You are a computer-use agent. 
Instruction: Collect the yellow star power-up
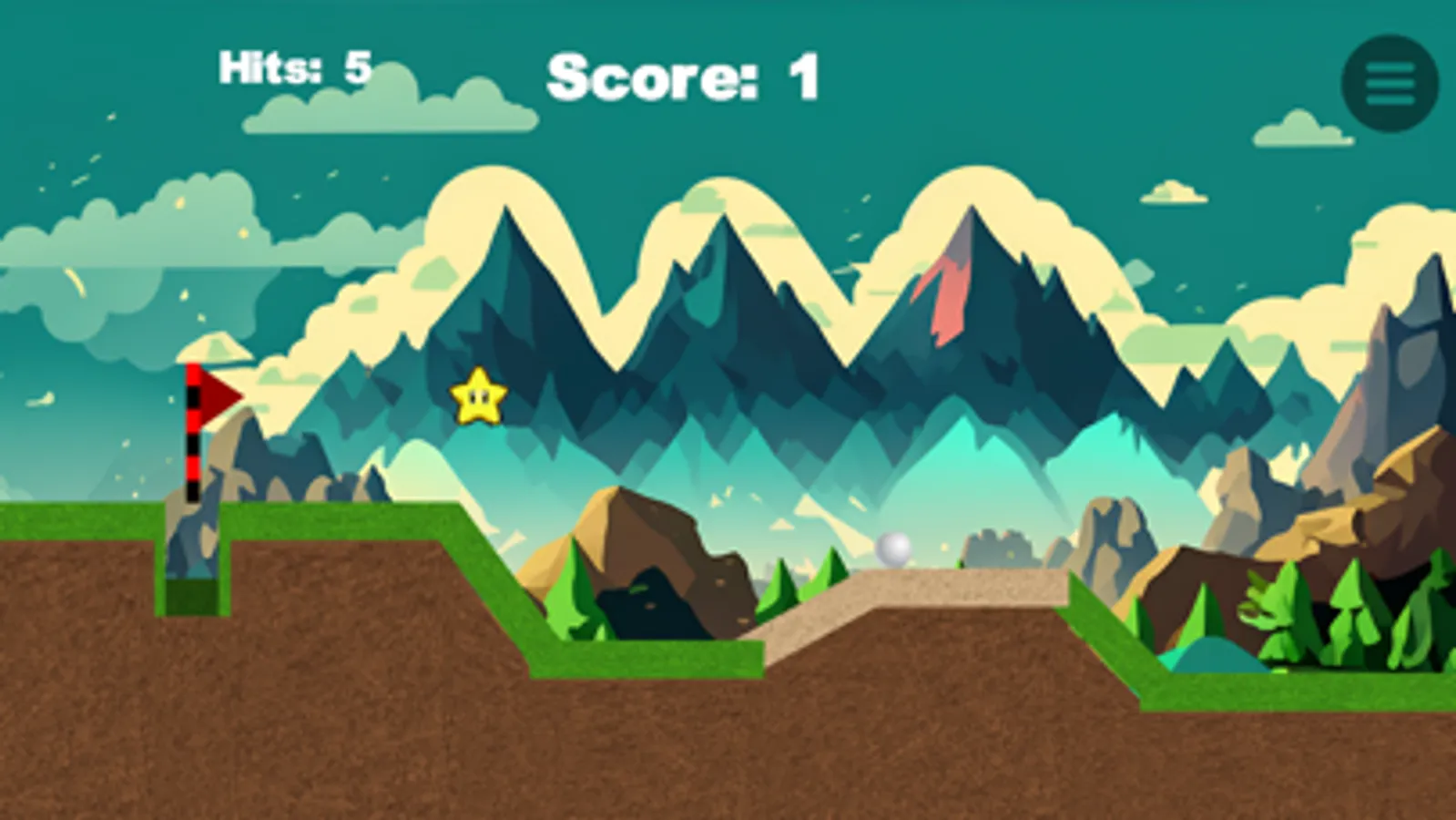click(x=477, y=397)
